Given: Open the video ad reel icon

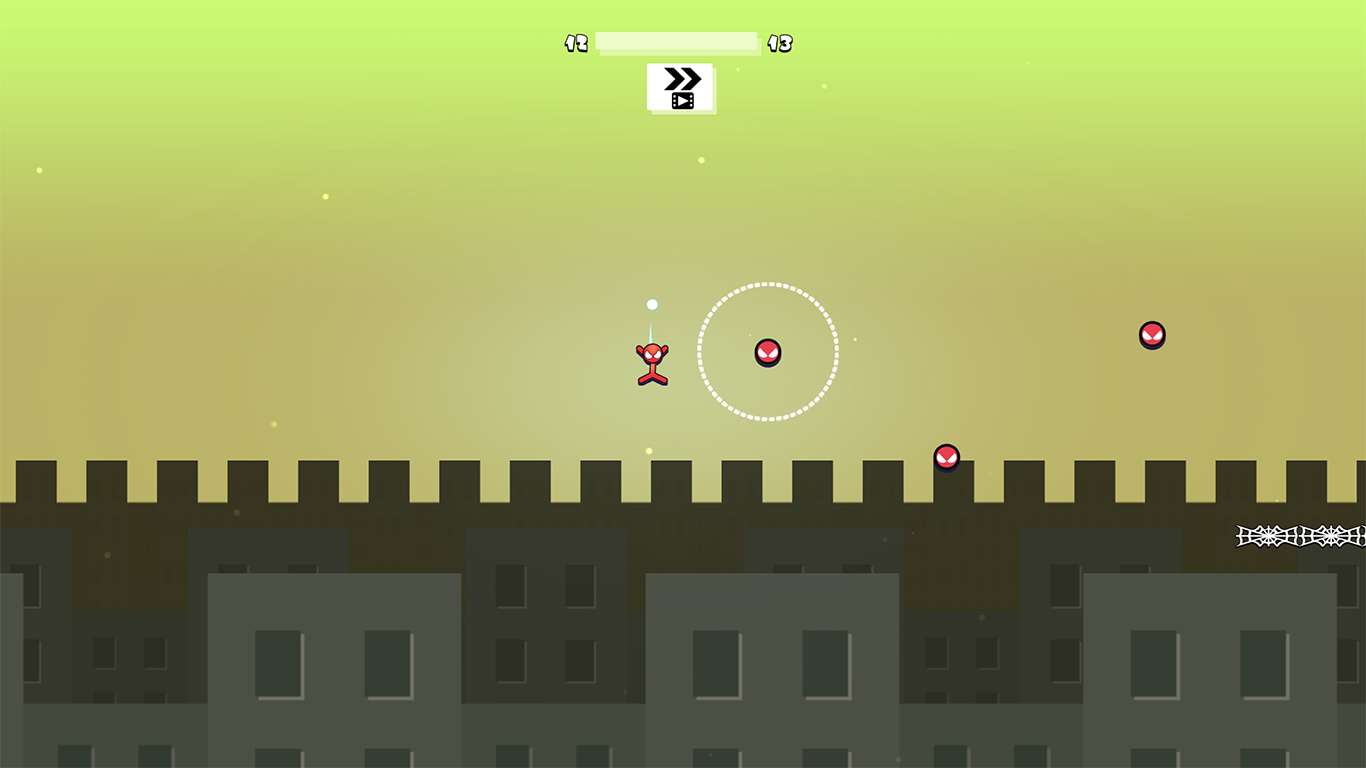Looking at the screenshot, I should click(683, 100).
